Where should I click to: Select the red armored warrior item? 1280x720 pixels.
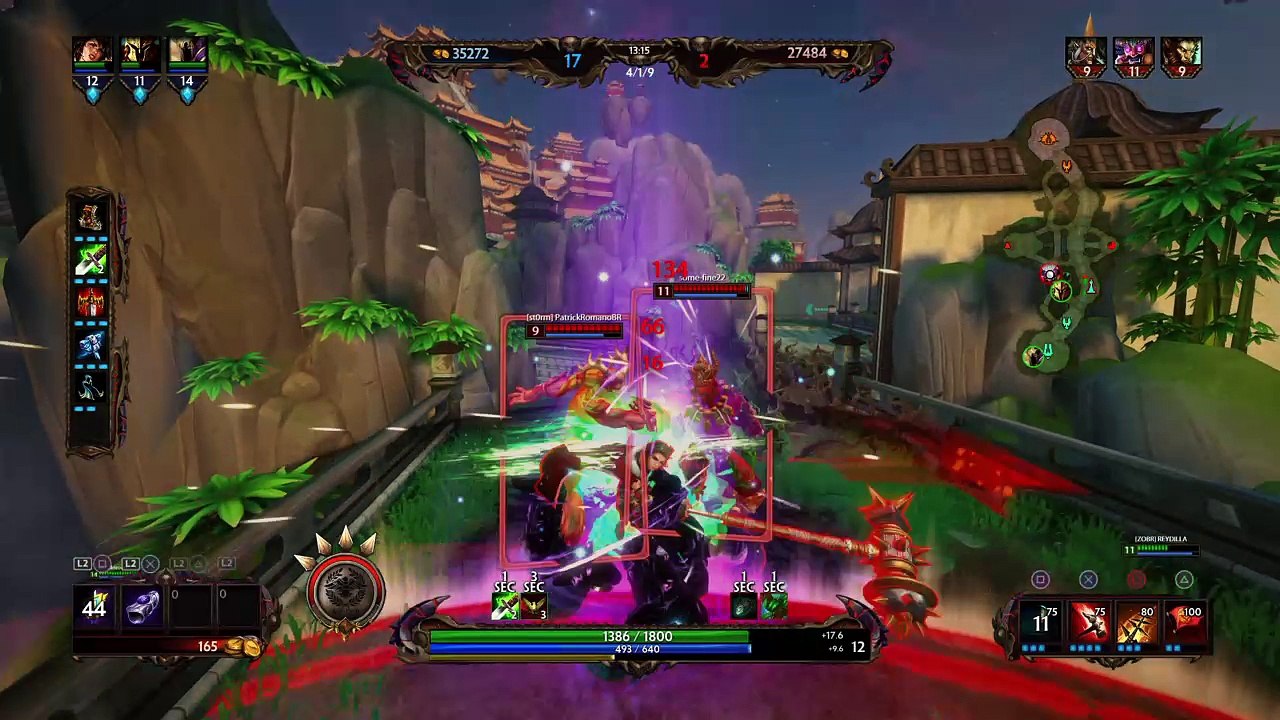91,303
